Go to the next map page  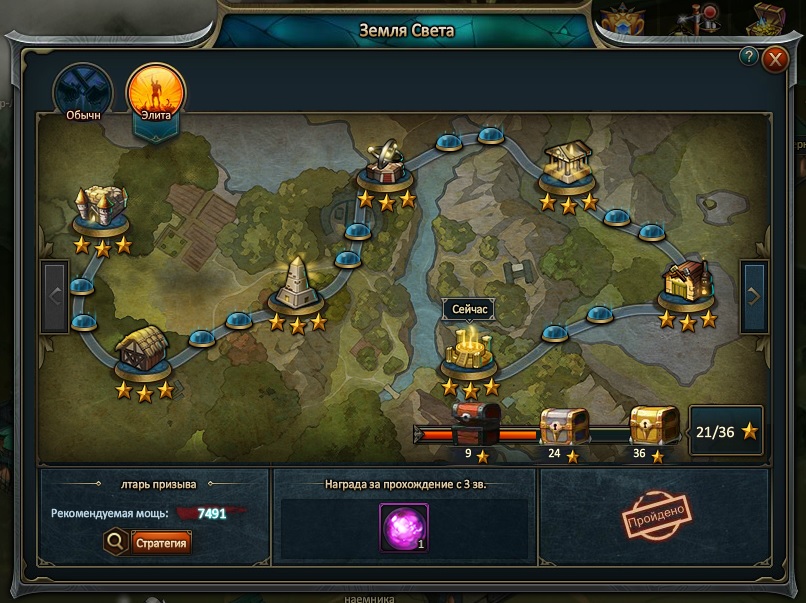point(754,295)
